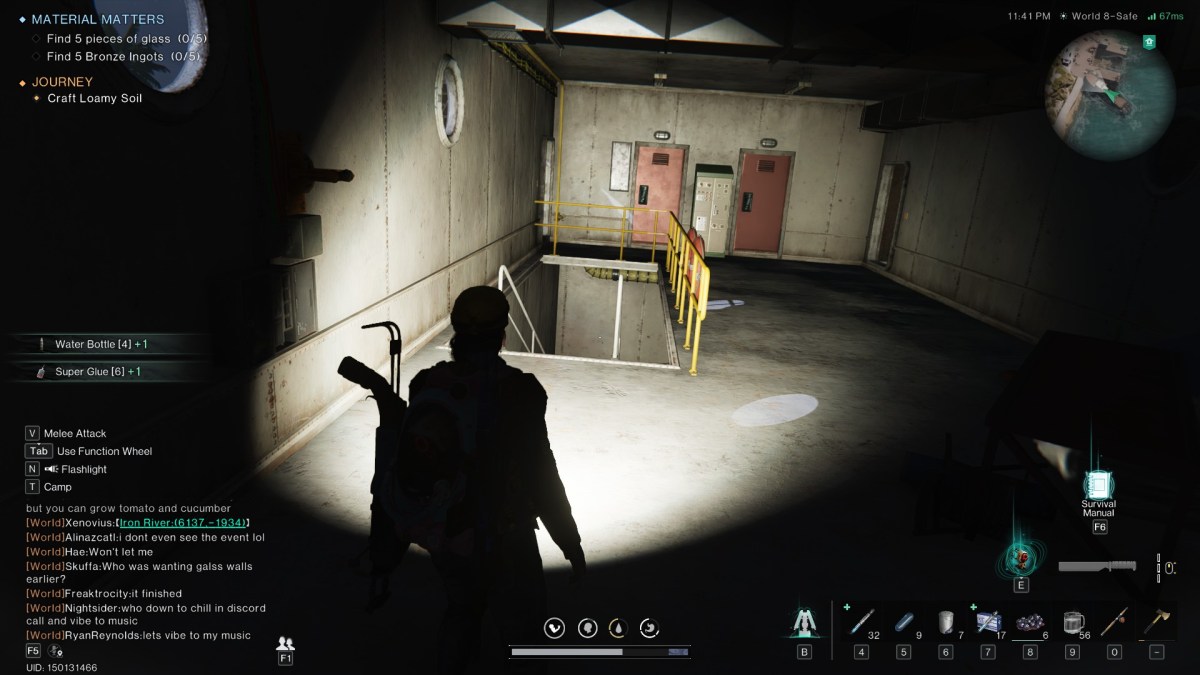Select the Craft Loamy Soil journey objective
Screen dimensions: 1200x675
tap(94, 98)
